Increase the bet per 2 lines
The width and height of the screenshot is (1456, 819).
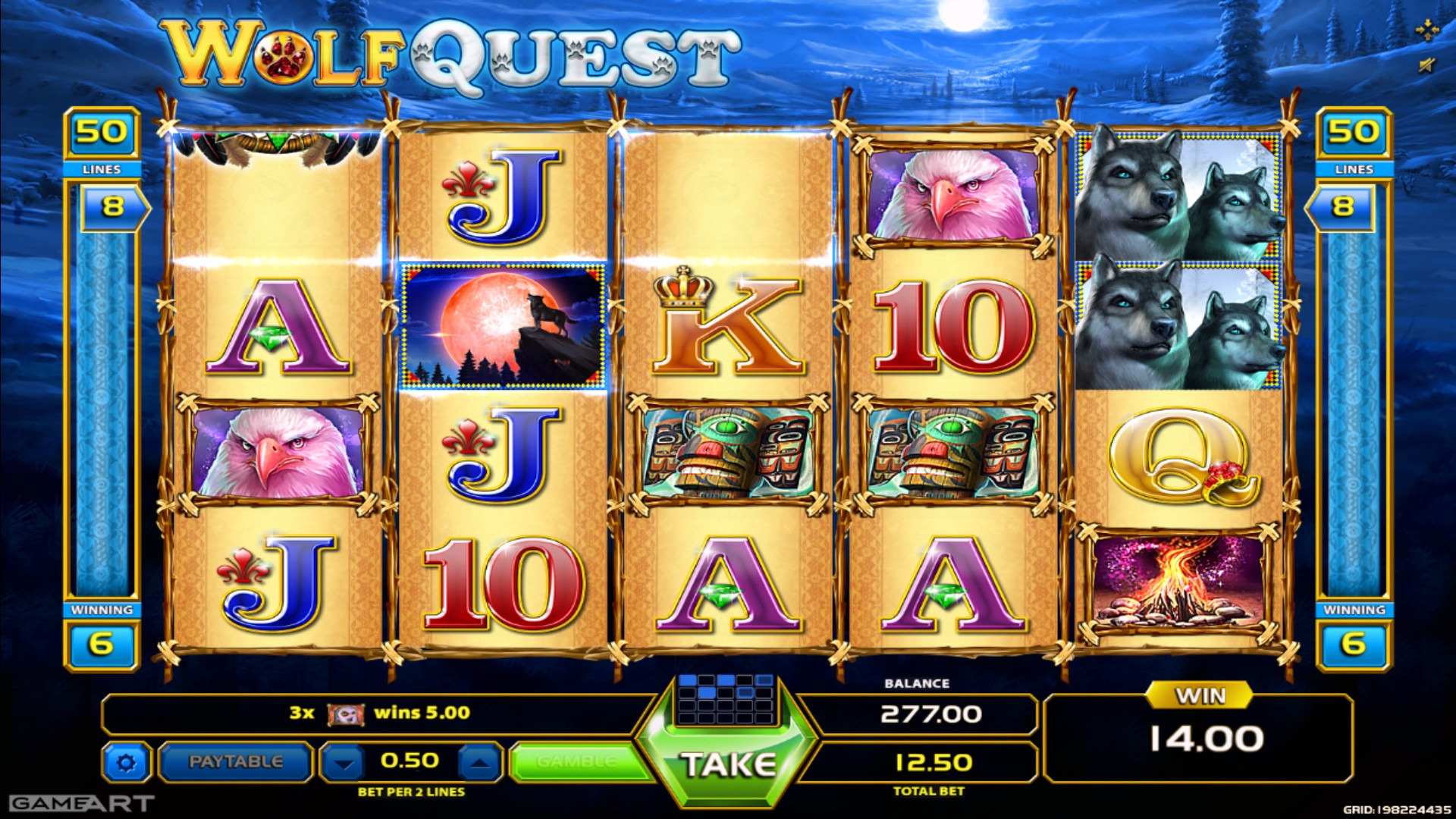tap(480, 762)
